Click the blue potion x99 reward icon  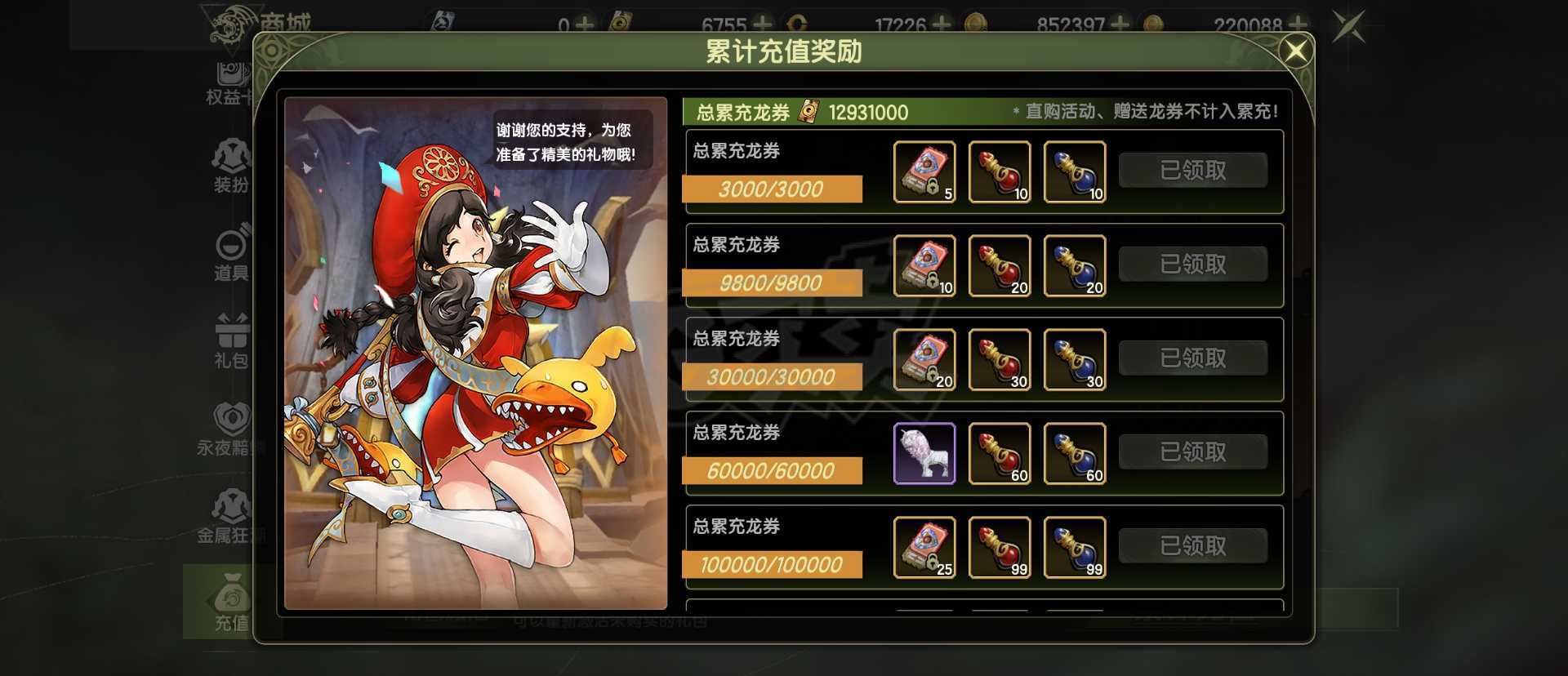point(1075,548)
